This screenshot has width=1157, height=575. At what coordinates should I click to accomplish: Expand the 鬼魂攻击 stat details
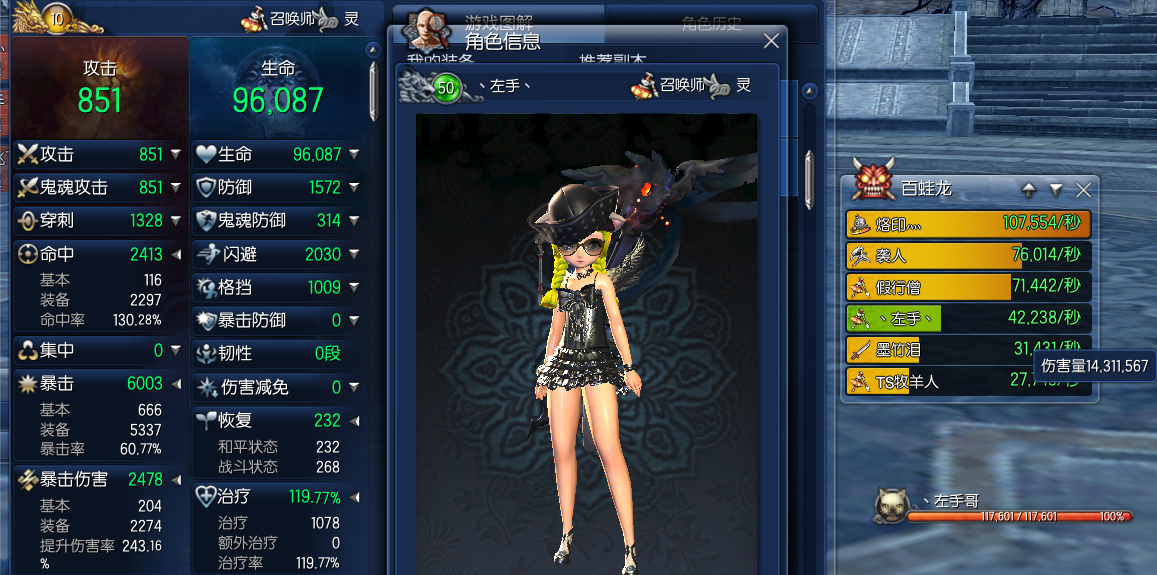click(176, 188)
